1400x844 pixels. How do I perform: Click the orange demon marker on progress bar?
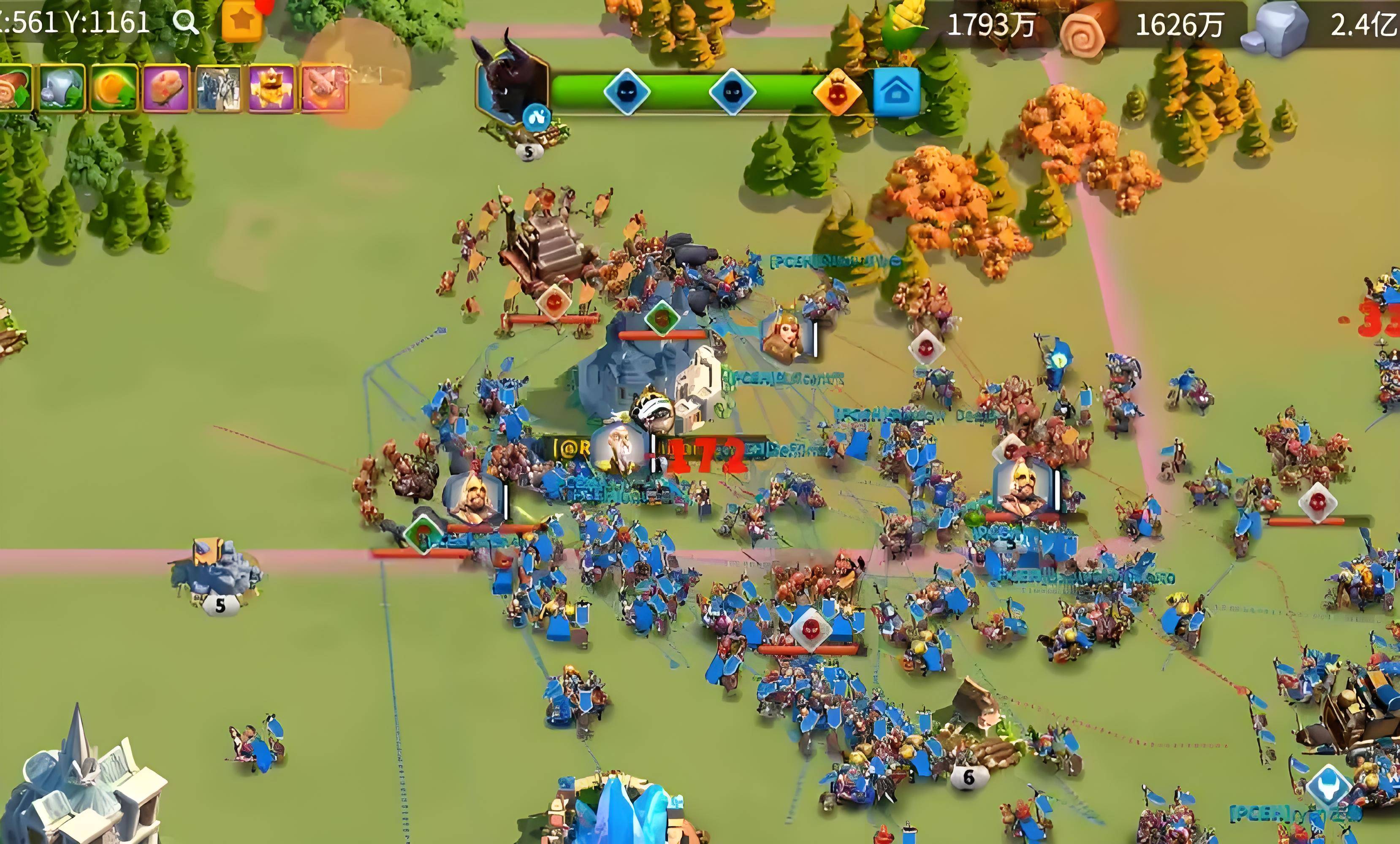(836, 92)
